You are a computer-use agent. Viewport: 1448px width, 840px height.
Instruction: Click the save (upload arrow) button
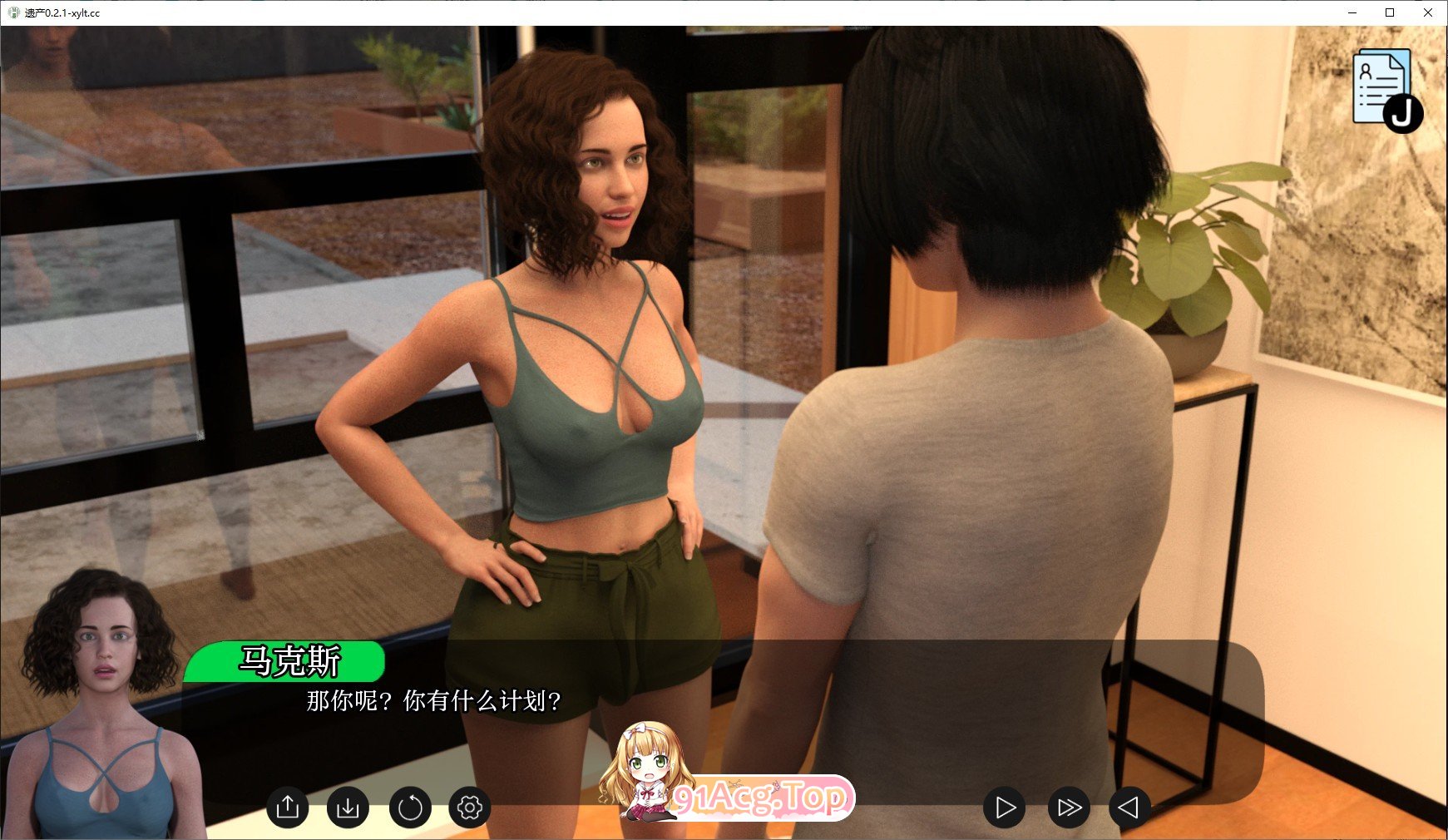point(288,807)
